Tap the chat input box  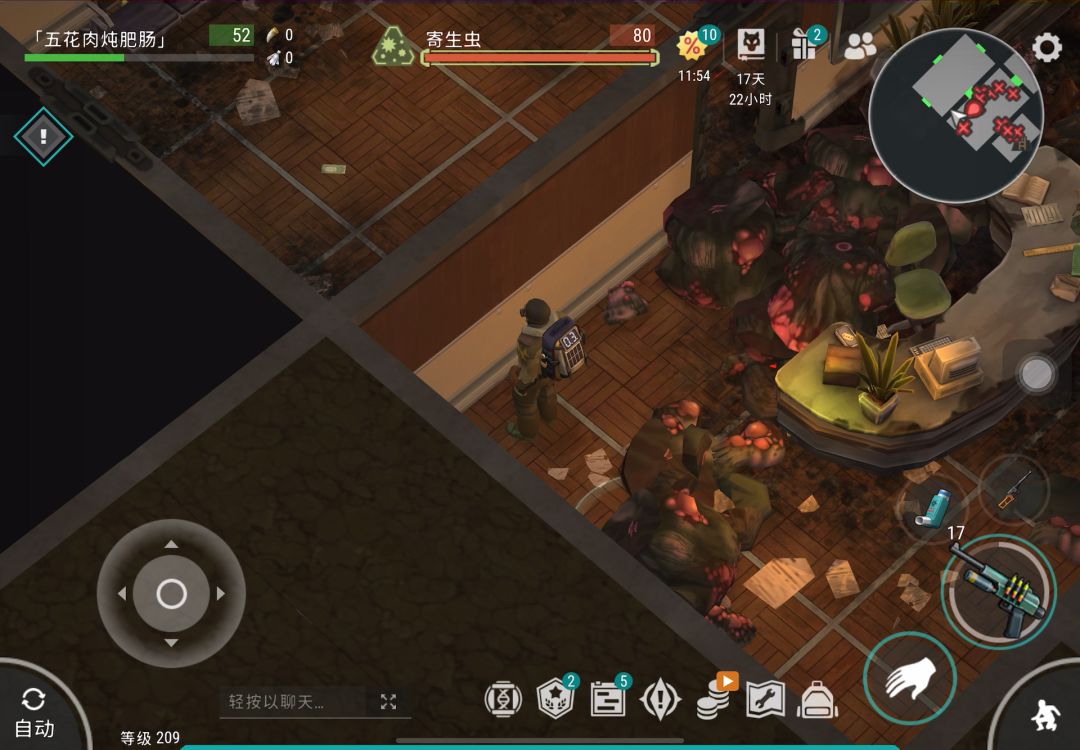tap(295, 702)
